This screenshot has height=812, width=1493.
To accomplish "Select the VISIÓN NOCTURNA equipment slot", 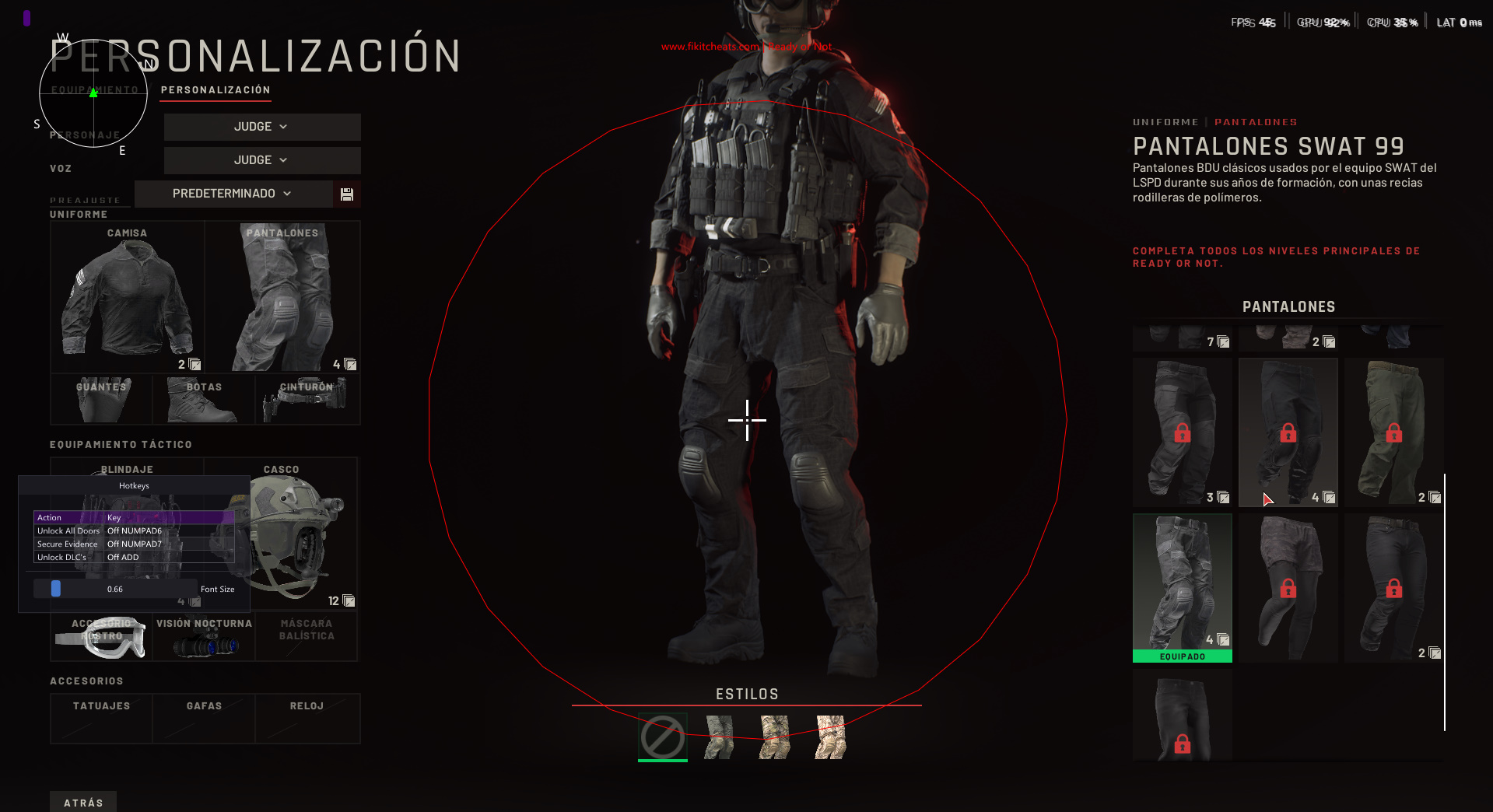I will pos(203,635).
